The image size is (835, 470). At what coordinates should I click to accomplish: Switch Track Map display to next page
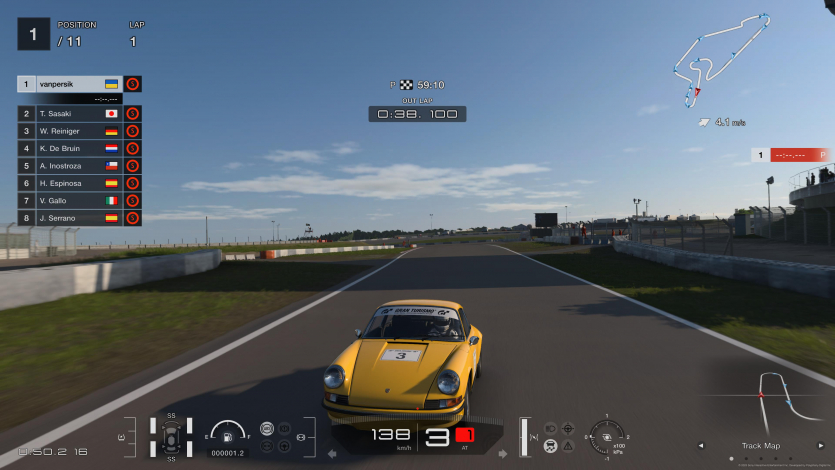pyautogui.click(x=820, y=446)
